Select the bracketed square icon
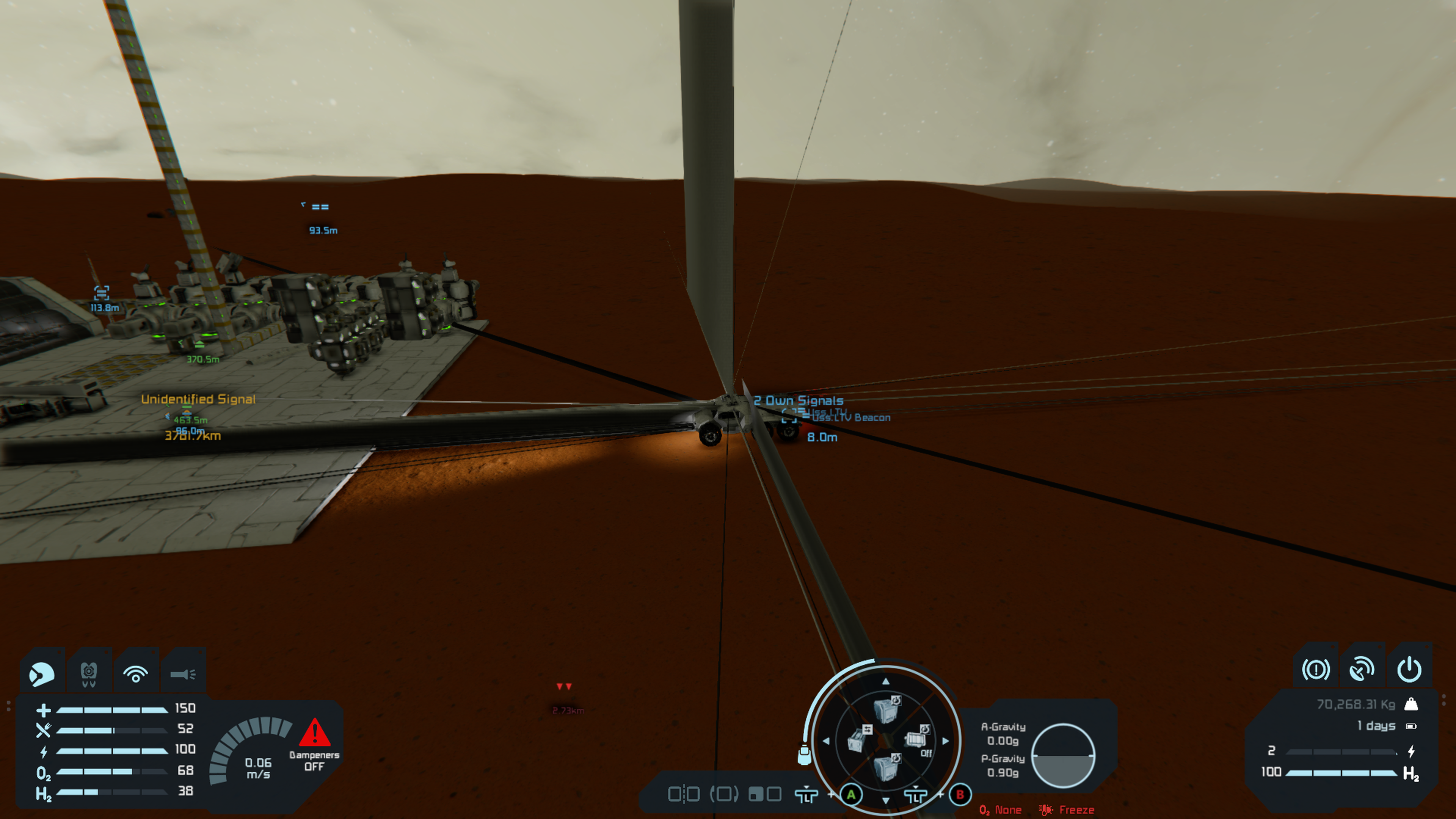1456x819 pixels. 724,794
